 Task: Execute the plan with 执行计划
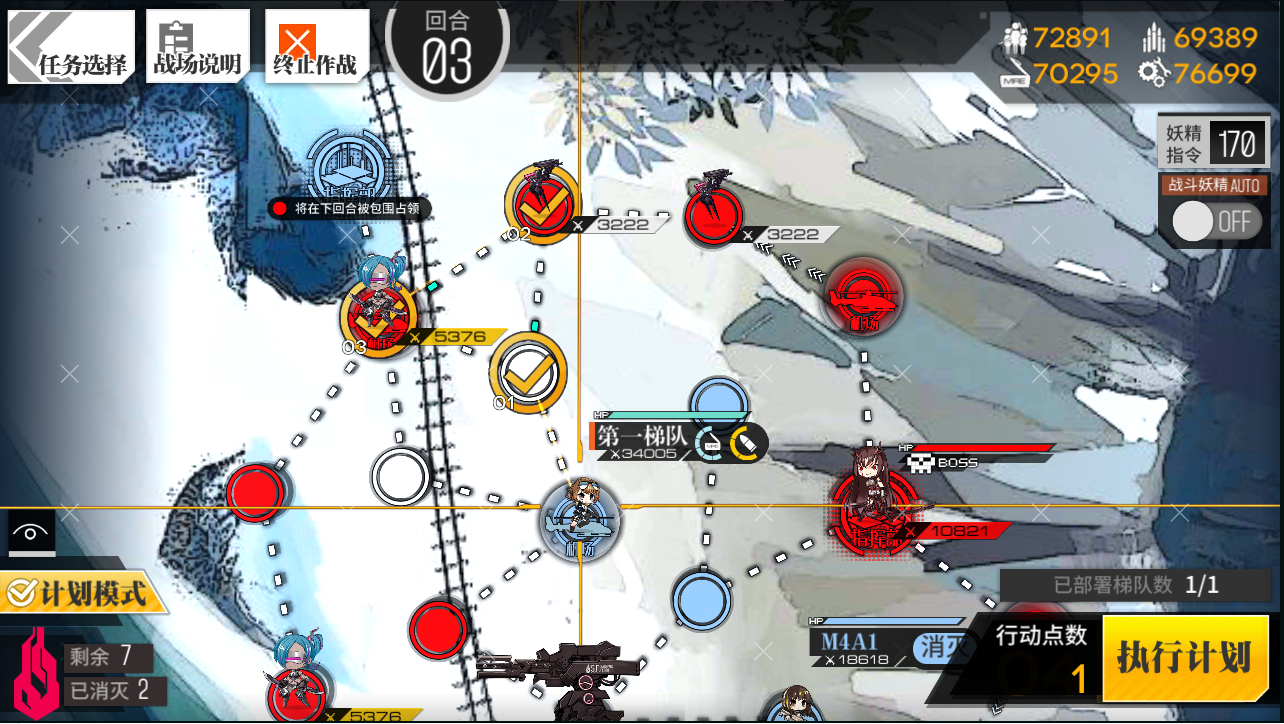click(x=1183, y=658)
